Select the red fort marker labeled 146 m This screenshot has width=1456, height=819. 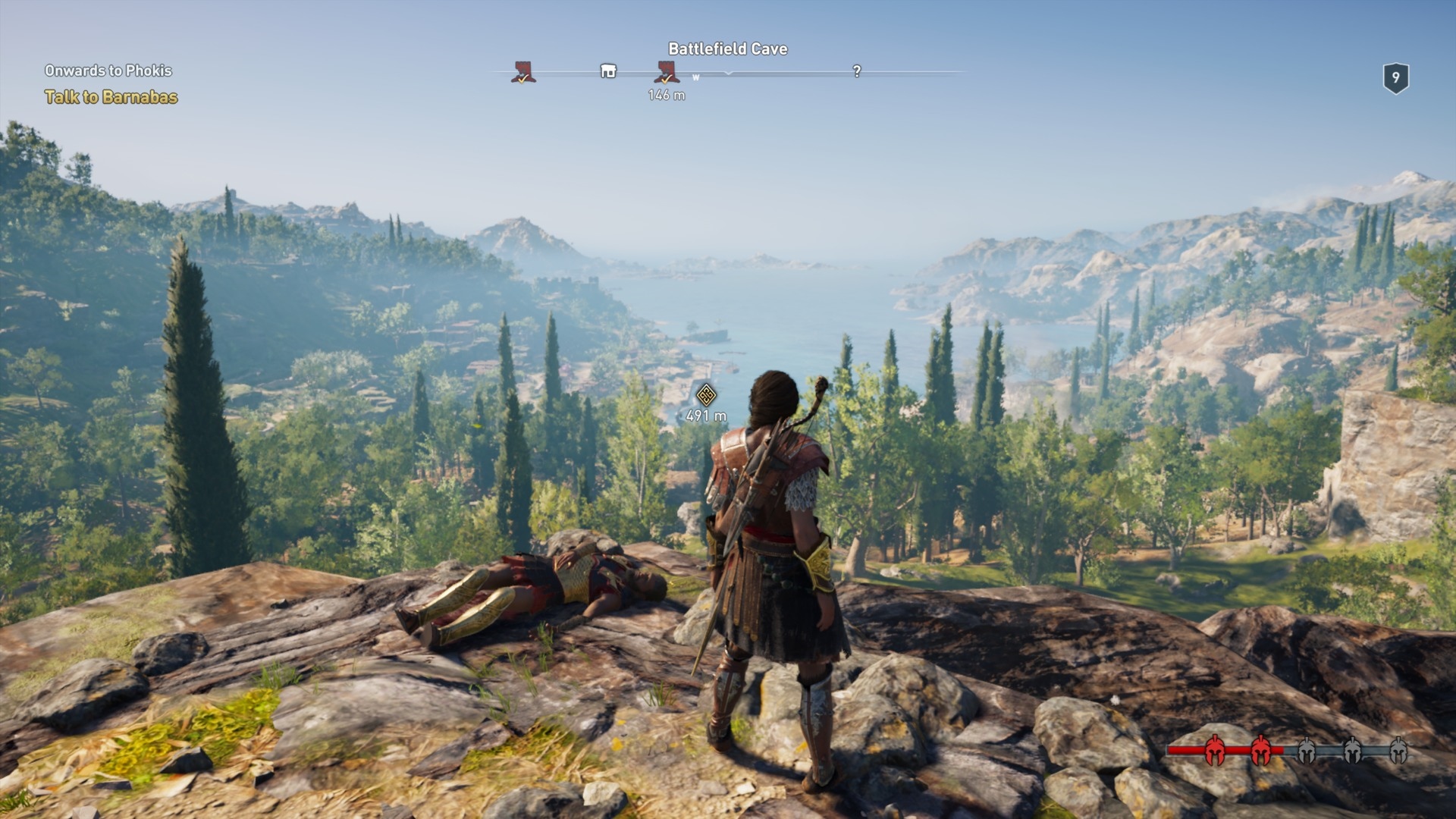667,73
